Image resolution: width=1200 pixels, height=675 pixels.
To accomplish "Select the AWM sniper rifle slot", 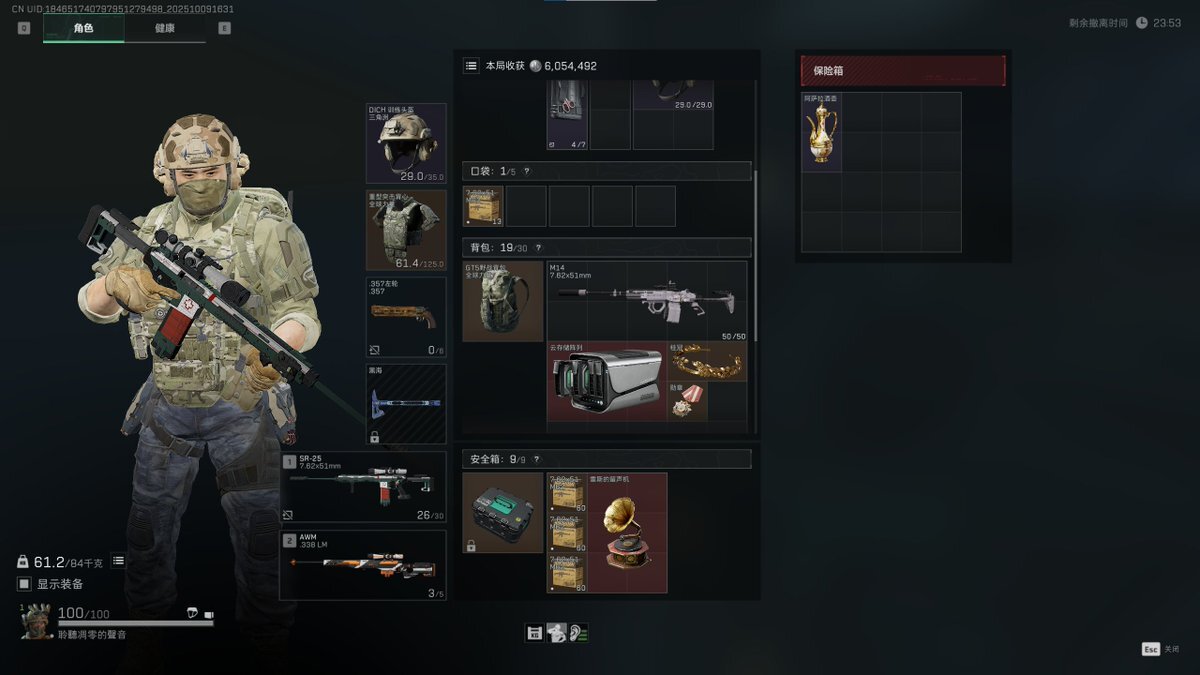I will click(363, 565).
